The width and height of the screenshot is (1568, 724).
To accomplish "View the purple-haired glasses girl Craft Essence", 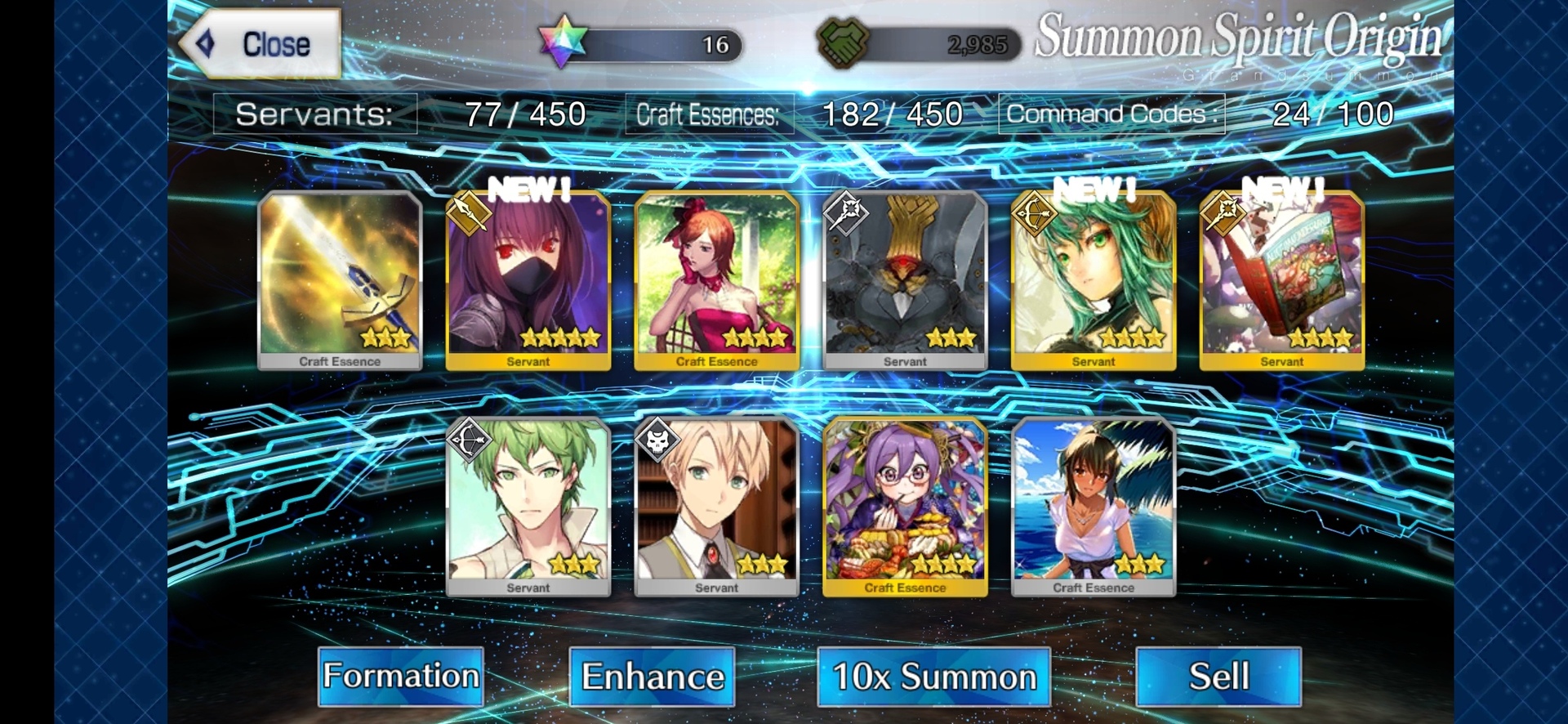I will (x=905, y=506).
